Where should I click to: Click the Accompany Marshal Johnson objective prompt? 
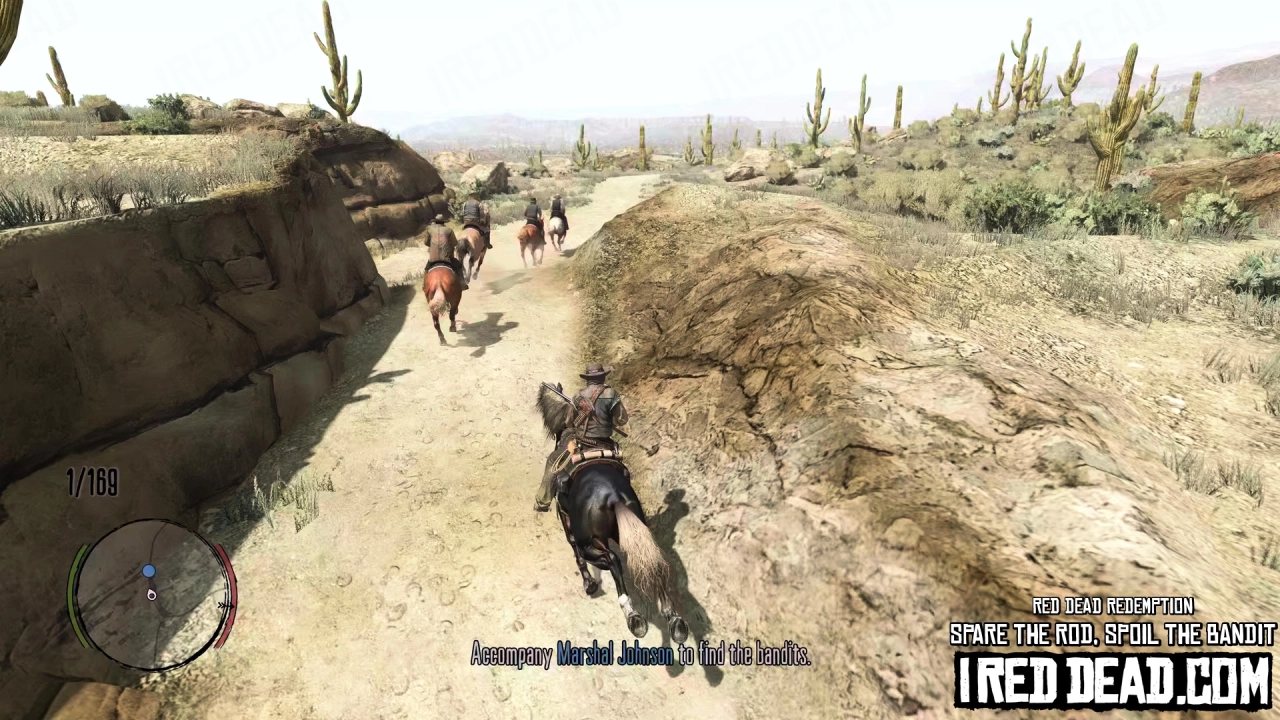click(x=641, y=656)
